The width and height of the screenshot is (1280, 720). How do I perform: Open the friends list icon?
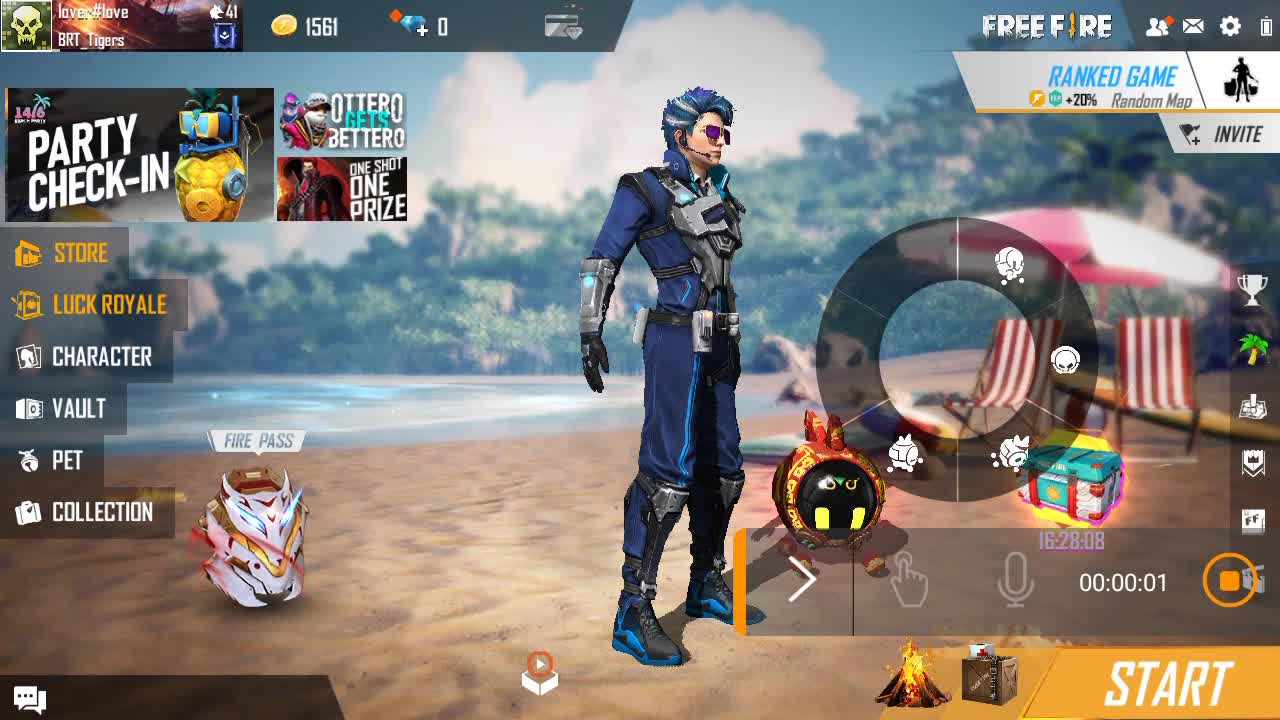click(1157, 27)
